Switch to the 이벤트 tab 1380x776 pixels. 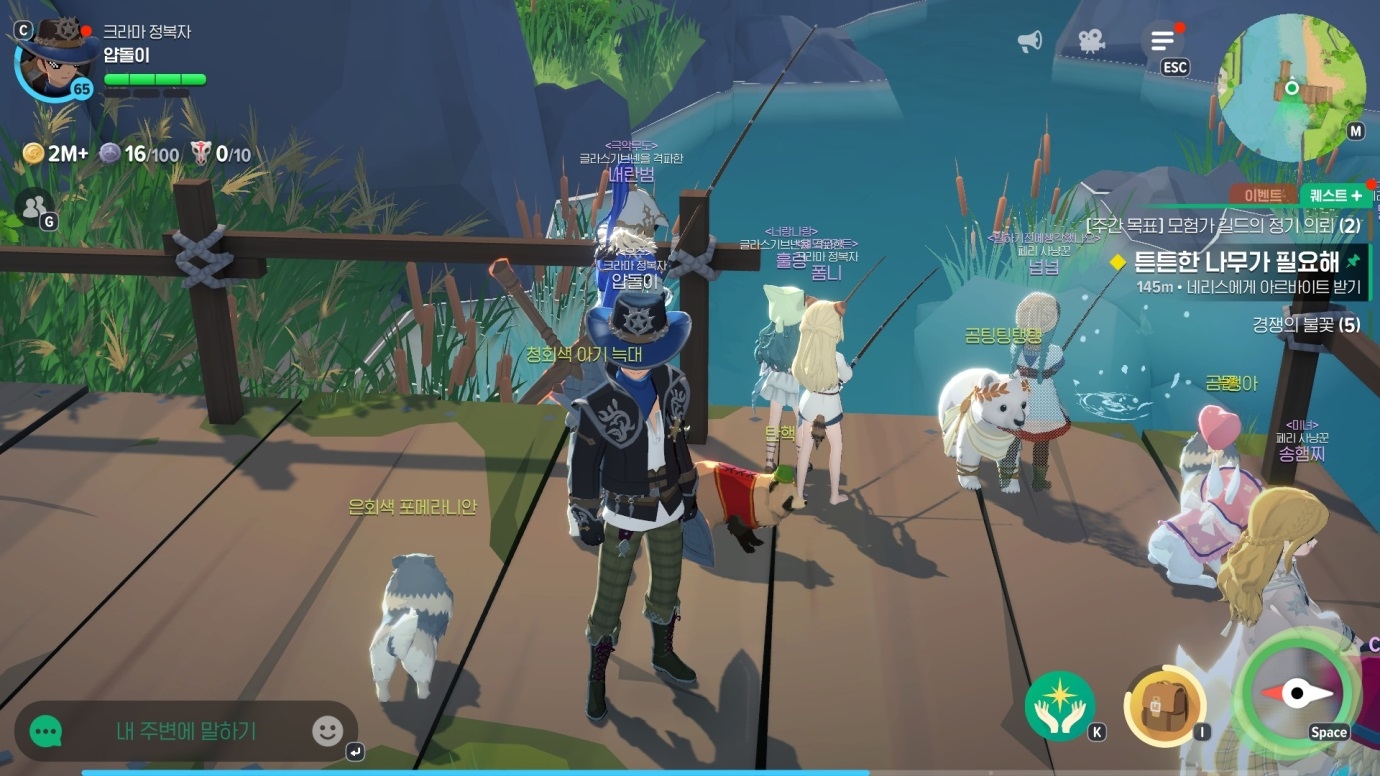[1263, 195]
